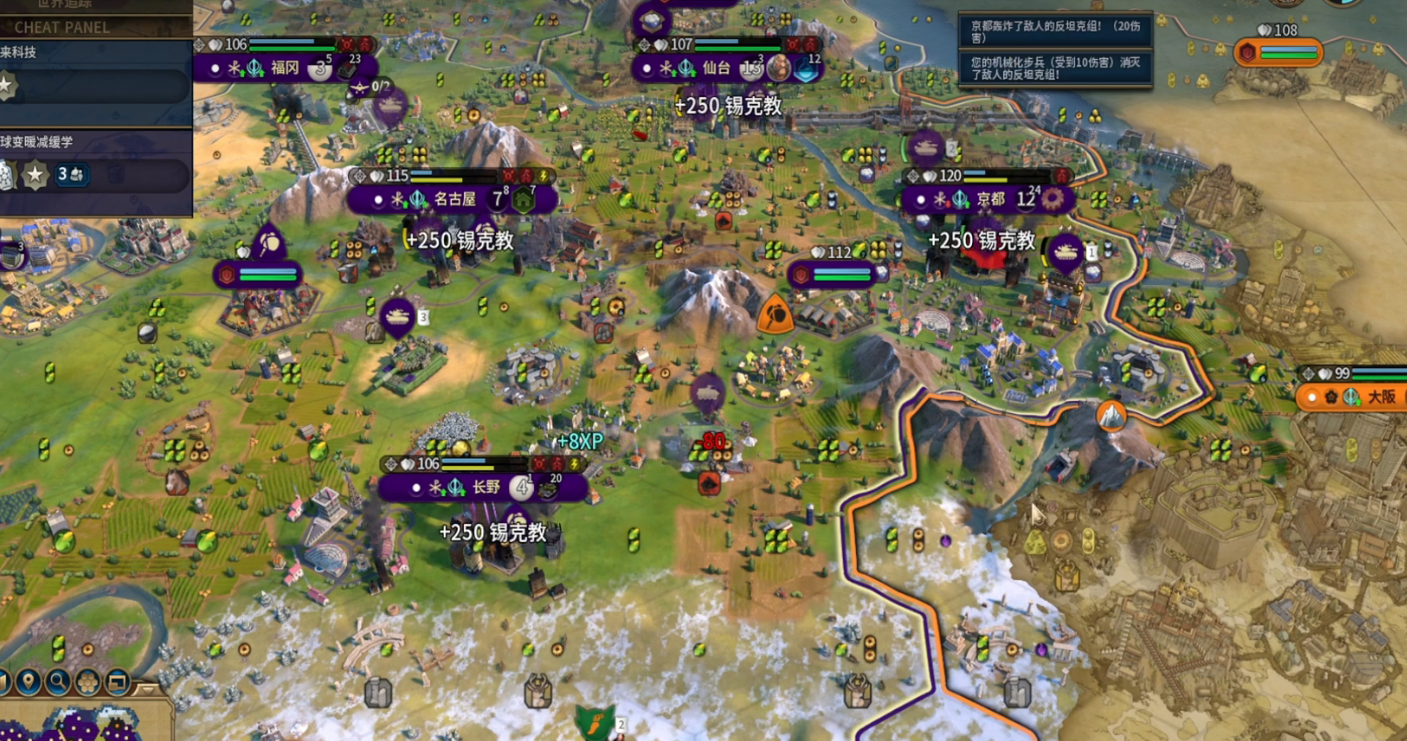Activate the magnifying glass map search
Viewport: 1407px width, 741px height.
point(58,683)
